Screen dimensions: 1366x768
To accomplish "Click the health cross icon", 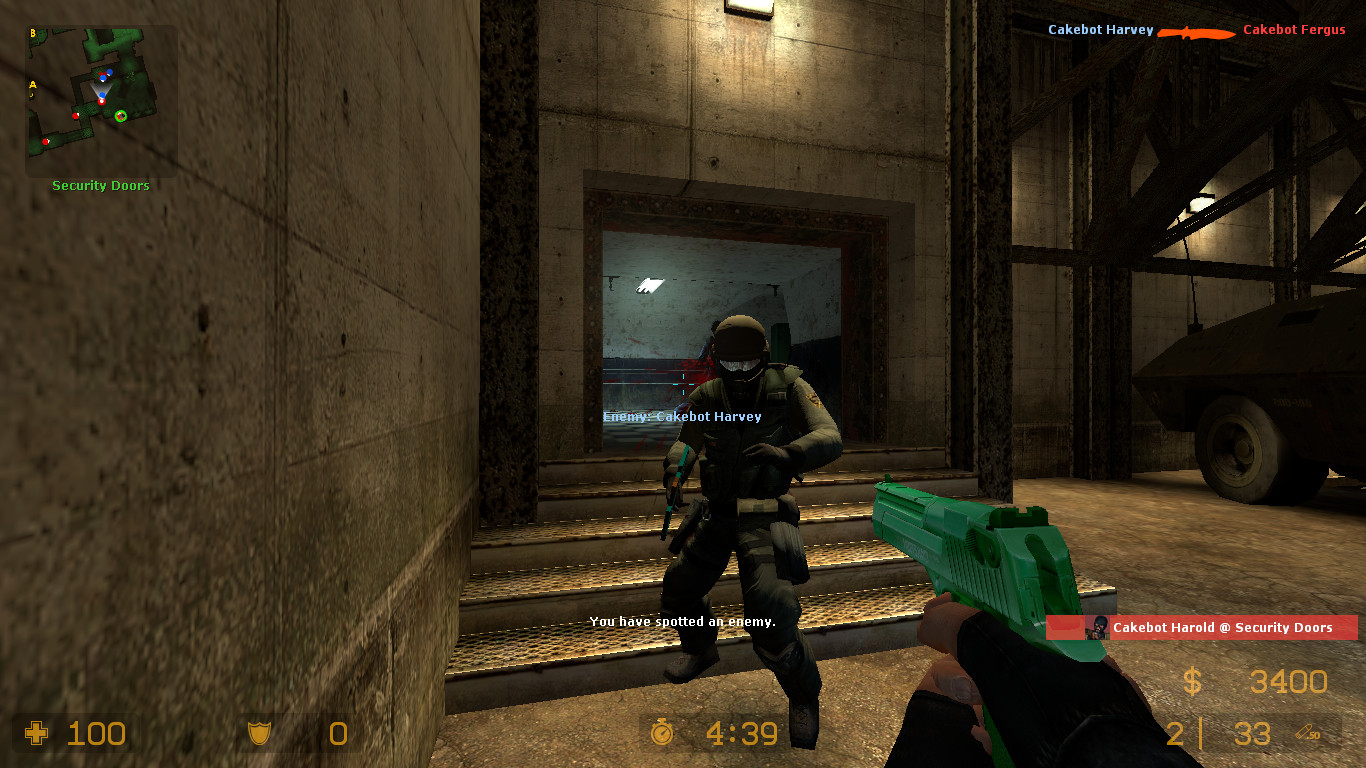I will pos(37,735).
